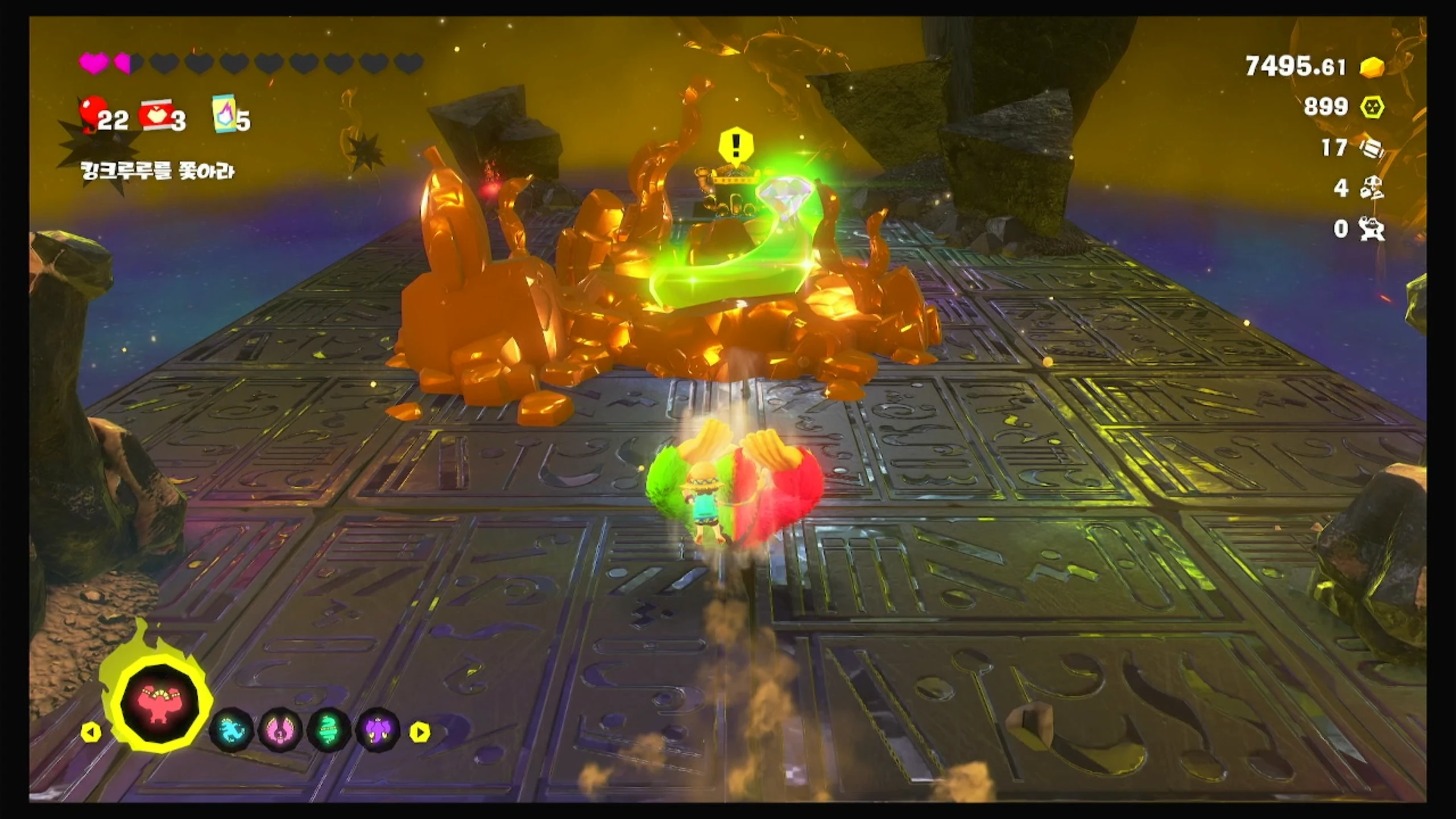This screenshot has height=819, width=1456.
Task: Click the left arrow of the Bananza selector
Action: click(x=90, y=732)
